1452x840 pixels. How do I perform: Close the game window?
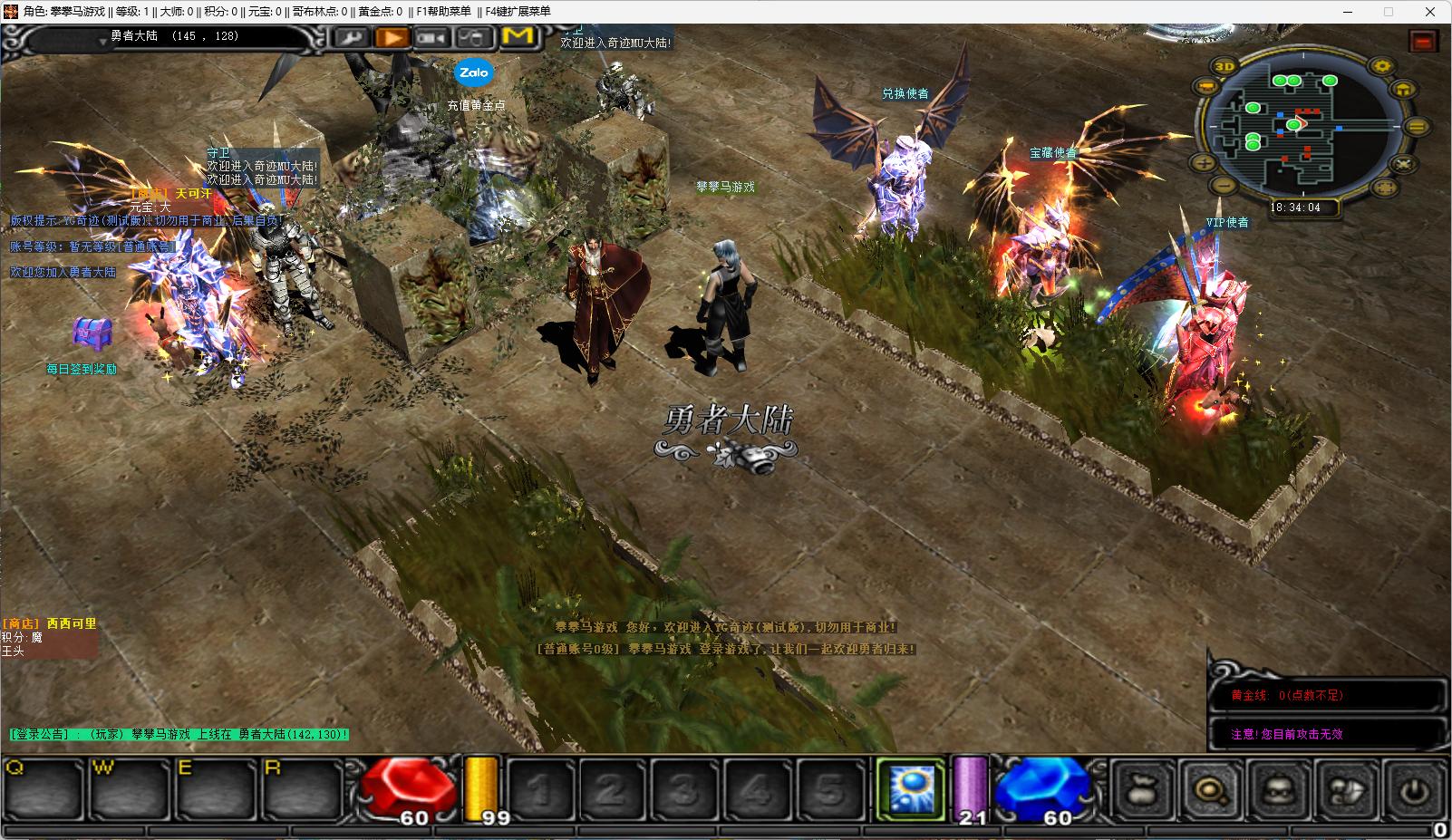coord(1431,12)
